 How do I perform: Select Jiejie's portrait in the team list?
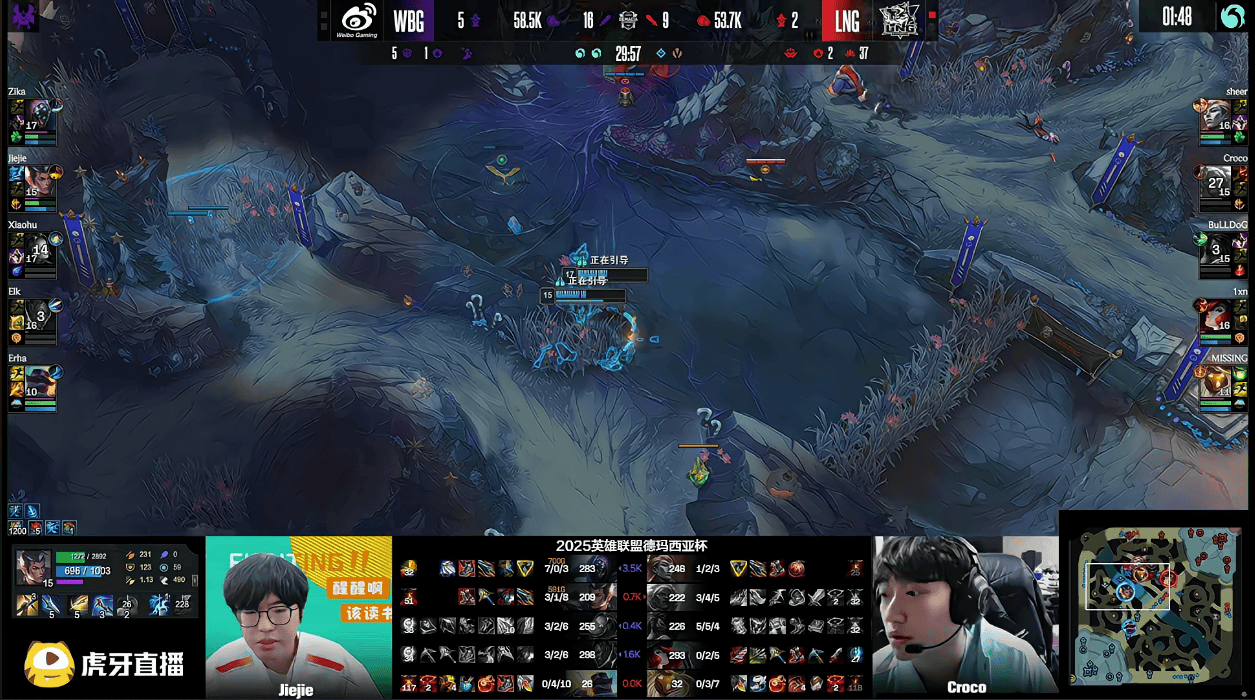tap(38, 180)
